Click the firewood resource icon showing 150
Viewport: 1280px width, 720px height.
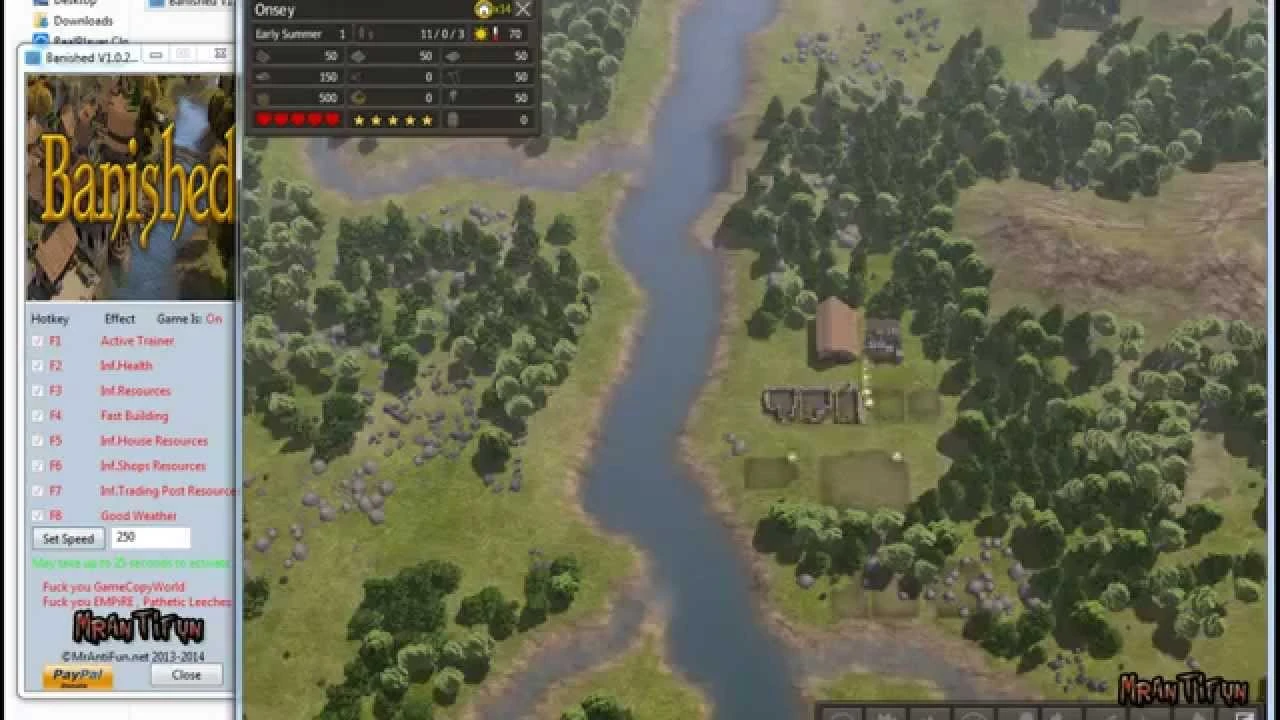261,77
